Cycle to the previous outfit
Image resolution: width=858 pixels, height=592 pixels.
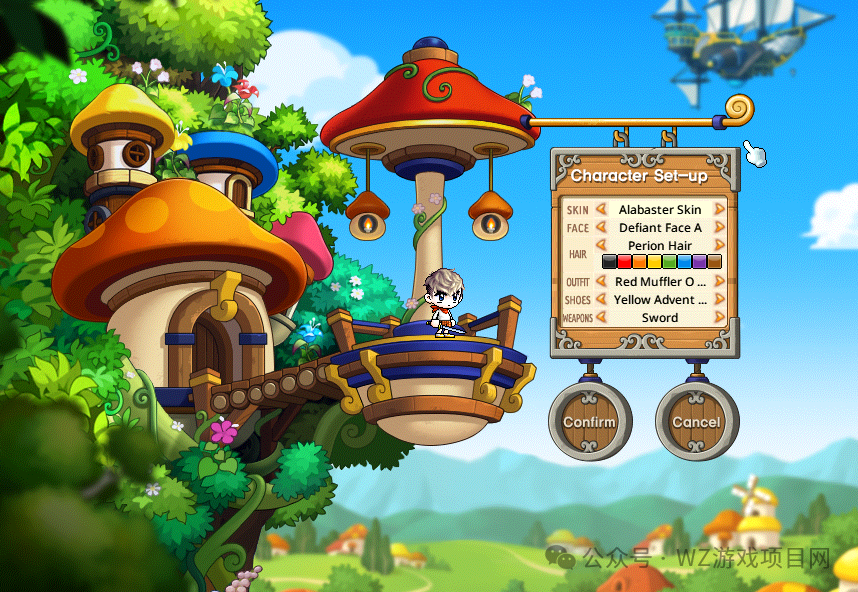[601, 282]
